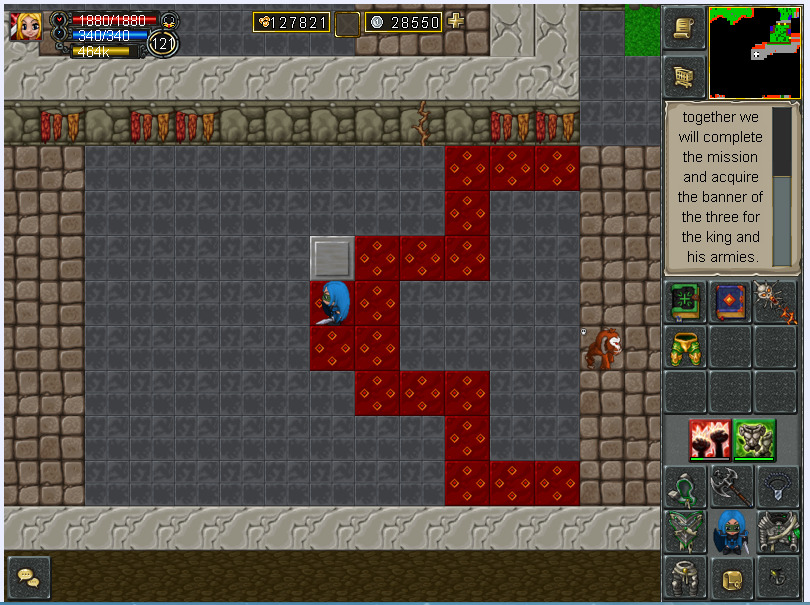Open the chat bubble button
This screenshot has width=810, height=605.
tap(28, 577)
